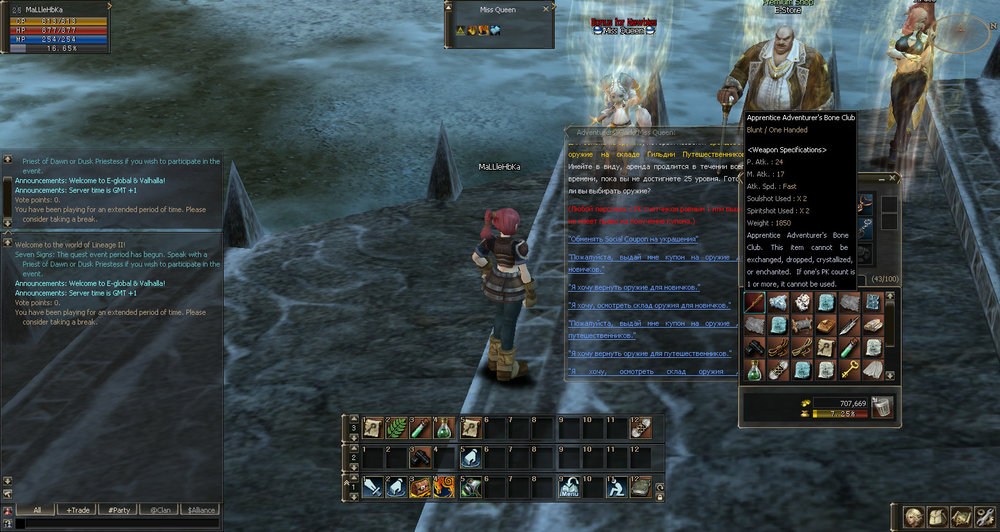The width and height of the screenshot is (1000, 532).
Task: Use the green fern leaf hotbar item
Action: pyautogui.click(x=397, y=428)
